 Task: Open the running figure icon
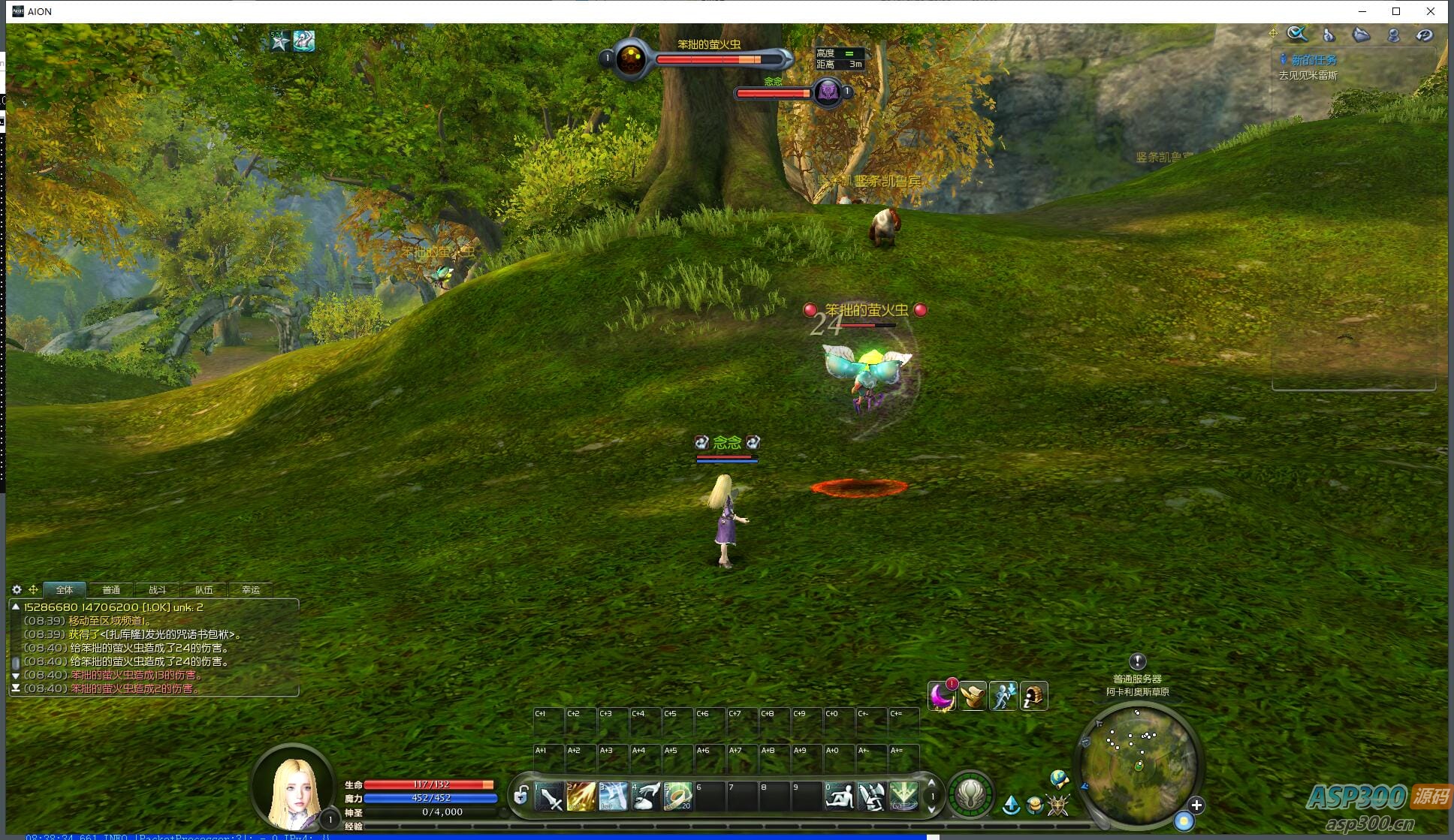click(x=1003, y=697)
